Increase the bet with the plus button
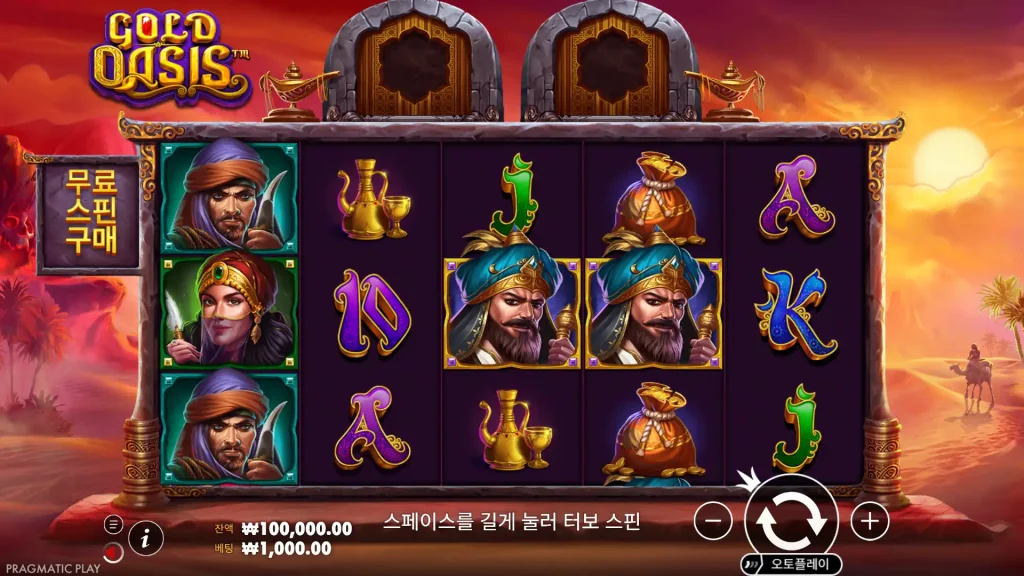 coord(870,520)
